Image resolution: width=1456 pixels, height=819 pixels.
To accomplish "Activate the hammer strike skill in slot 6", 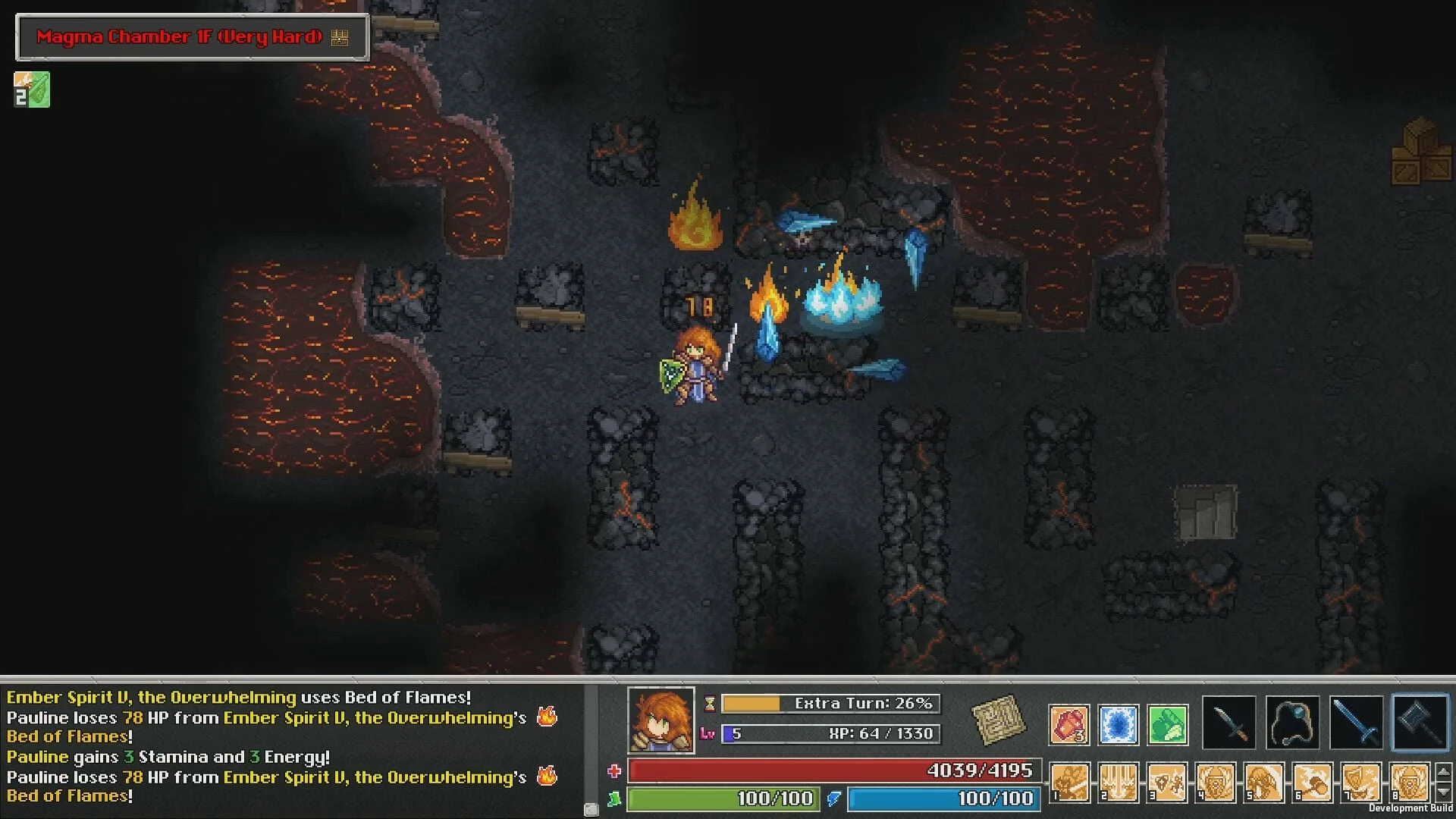I will (1313, 783).
